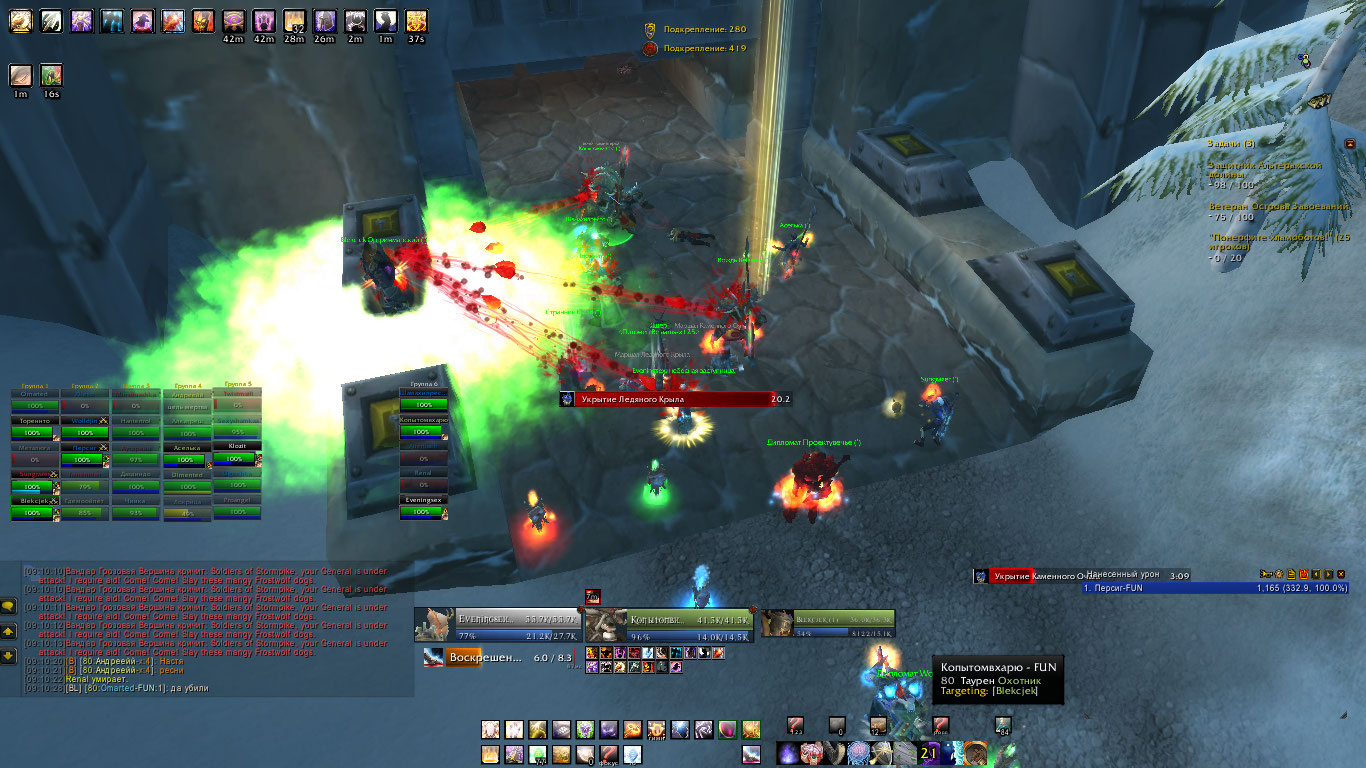Click the Eveningsex player unit frame
Screen dimensions: 1366x768
(x=498, y=624)
